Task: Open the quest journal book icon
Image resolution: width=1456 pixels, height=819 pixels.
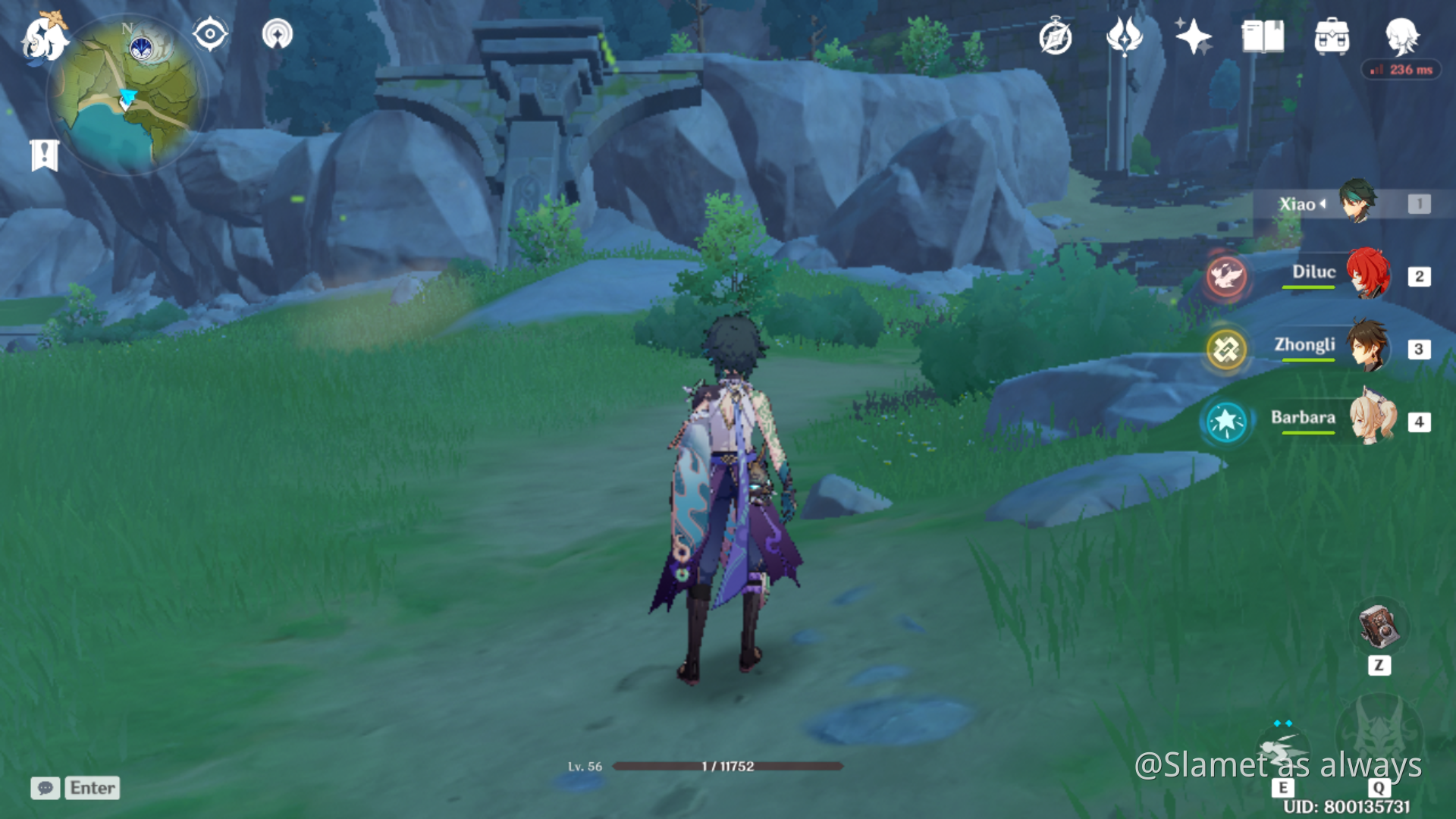Action: click(x=1261, y=36)
